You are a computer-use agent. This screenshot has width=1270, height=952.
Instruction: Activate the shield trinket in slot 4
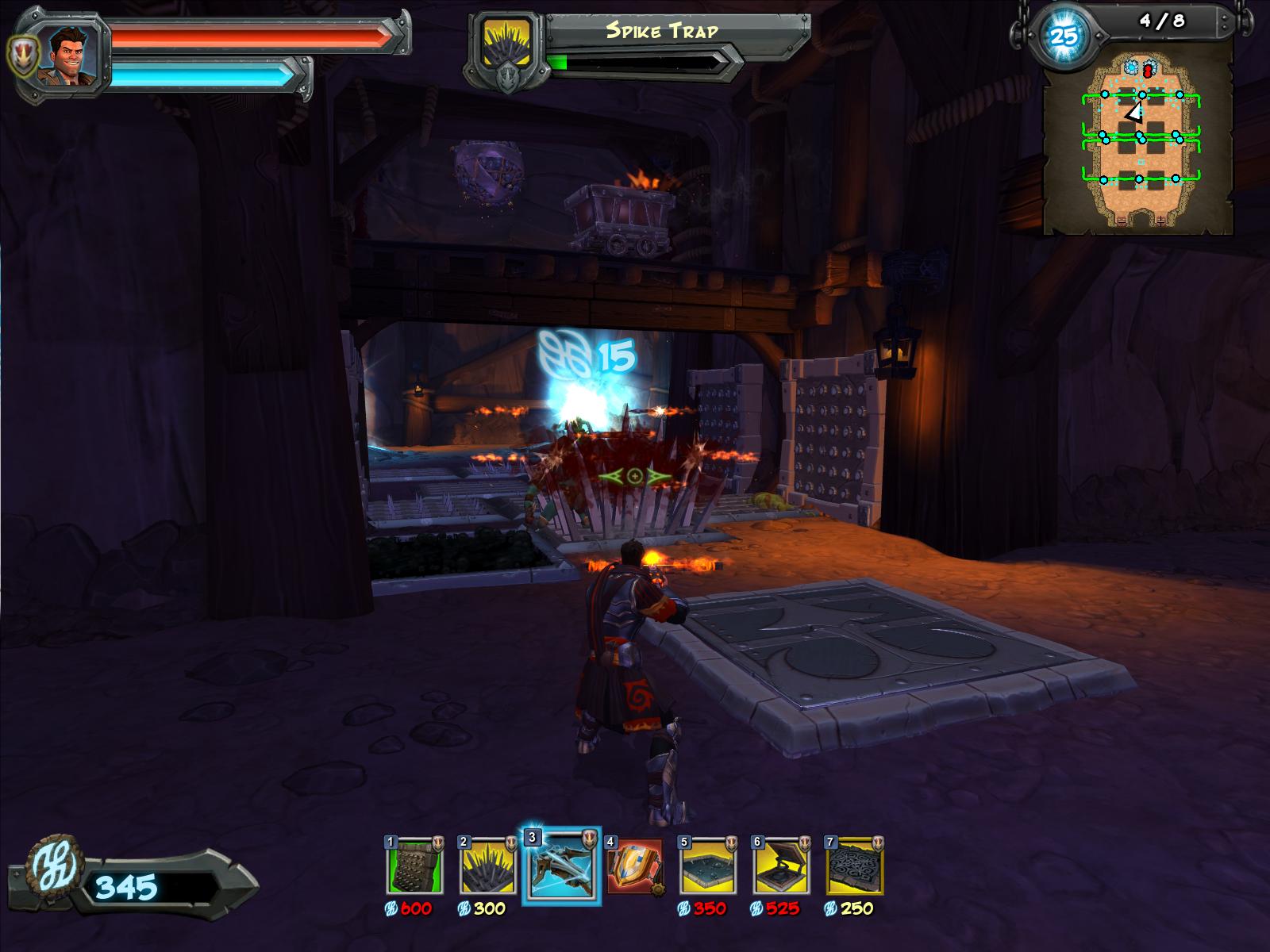(635, 866)
